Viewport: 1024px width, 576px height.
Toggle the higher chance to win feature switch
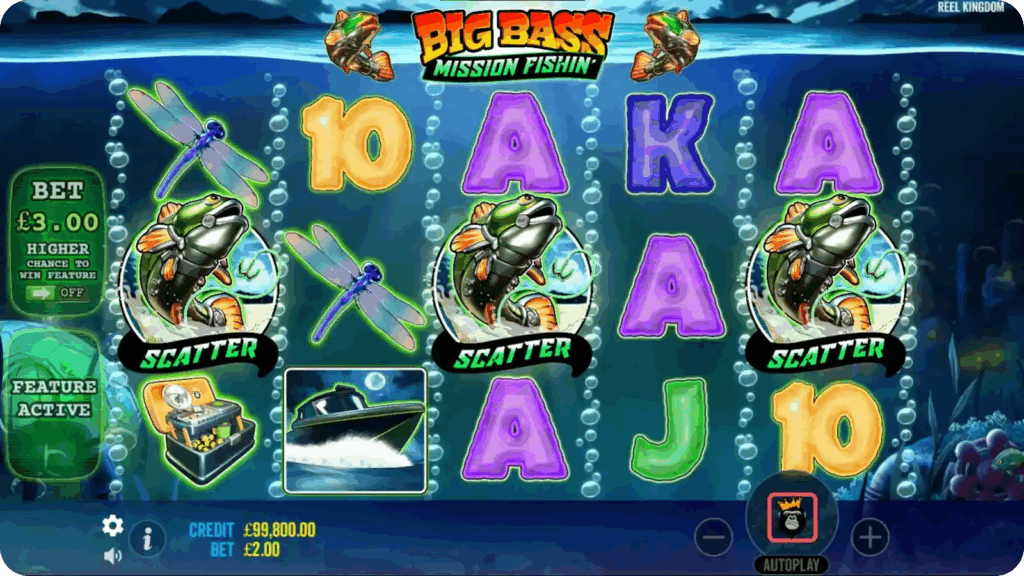coord(57,293)
